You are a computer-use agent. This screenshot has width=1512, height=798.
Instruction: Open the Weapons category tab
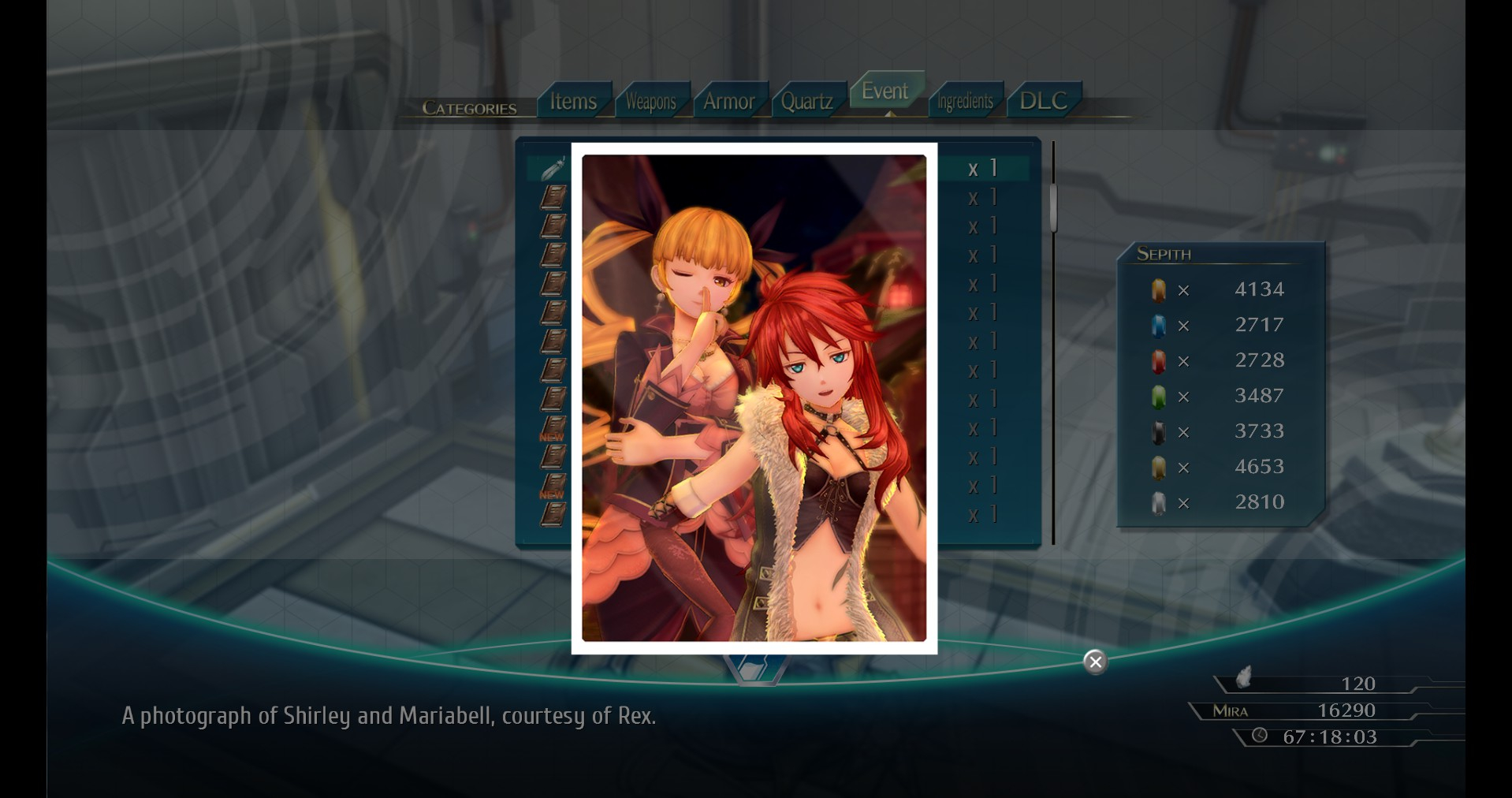tap(650, 101)
